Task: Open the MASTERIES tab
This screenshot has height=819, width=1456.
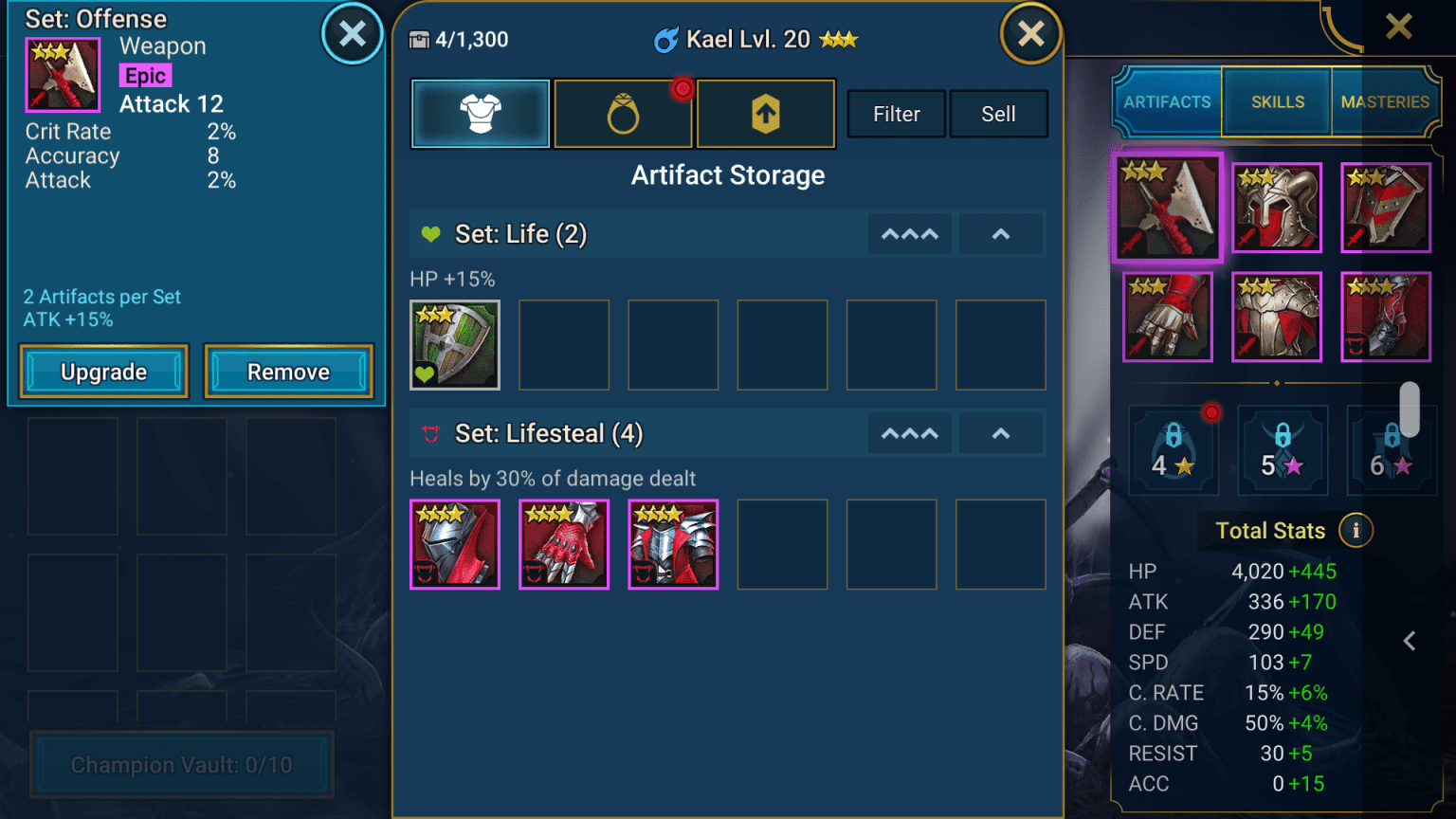Action: [x=1385, y=101]
